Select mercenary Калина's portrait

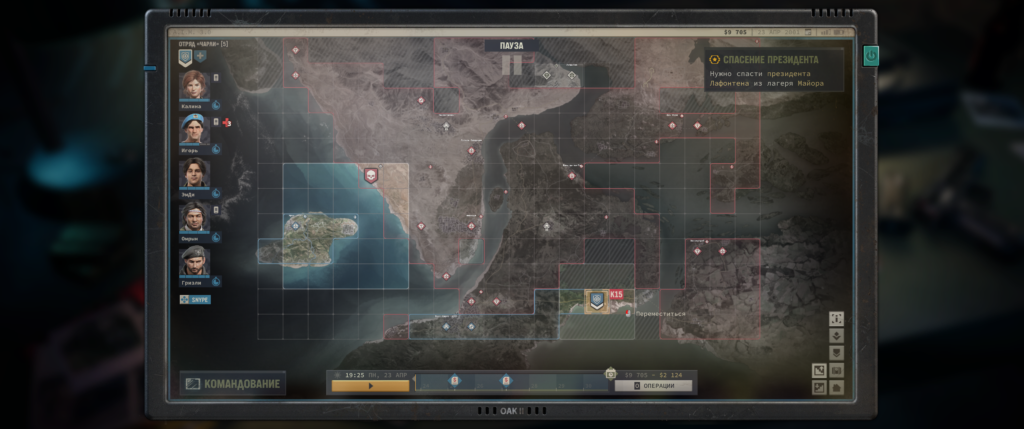click(194, 85)
